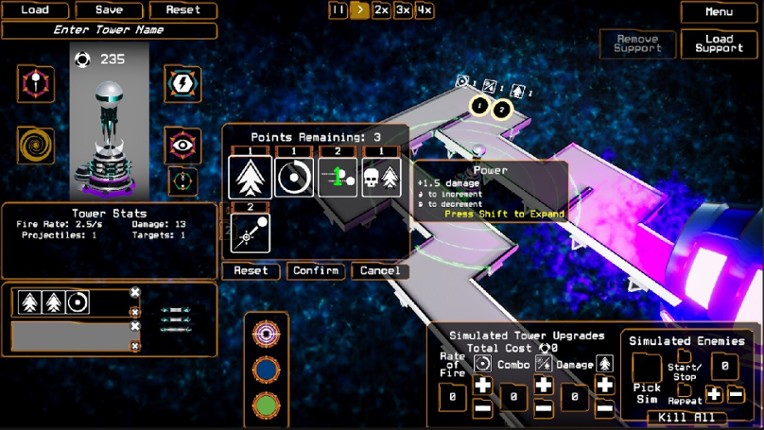Set game speed to 4x

coord(425,10)
